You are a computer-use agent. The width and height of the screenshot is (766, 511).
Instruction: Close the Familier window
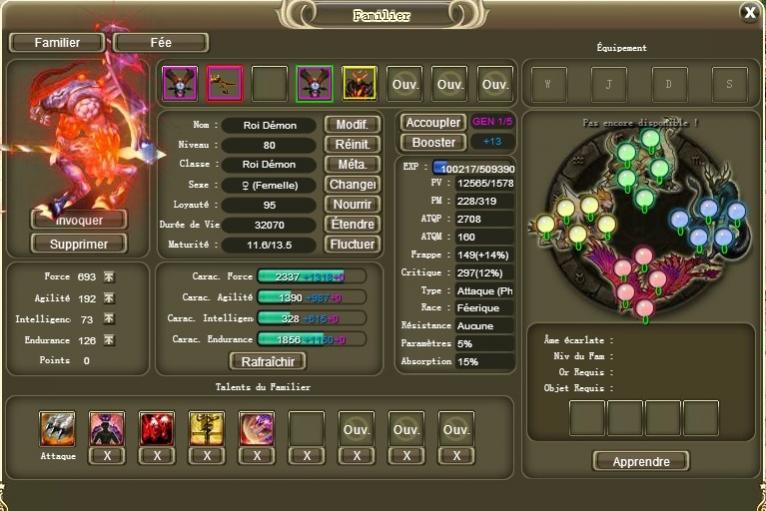(x=749, y=12)
